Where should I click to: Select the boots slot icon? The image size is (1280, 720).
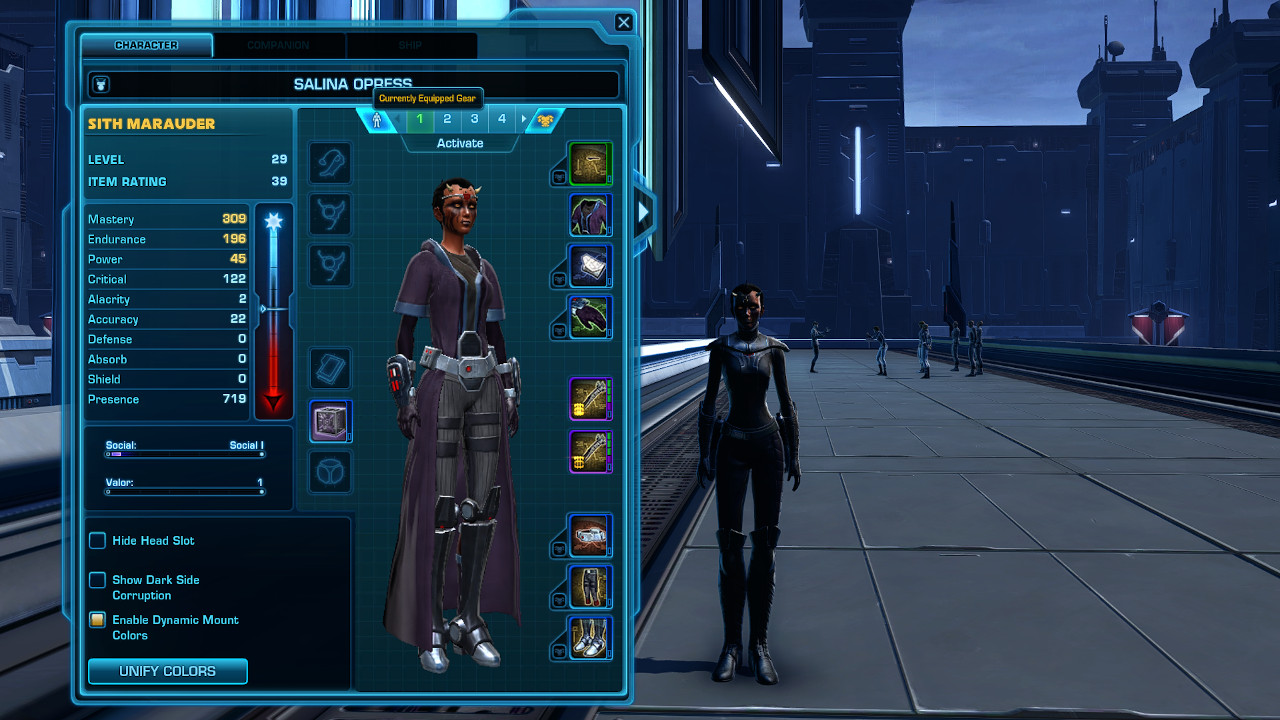(x=590, y=638)
